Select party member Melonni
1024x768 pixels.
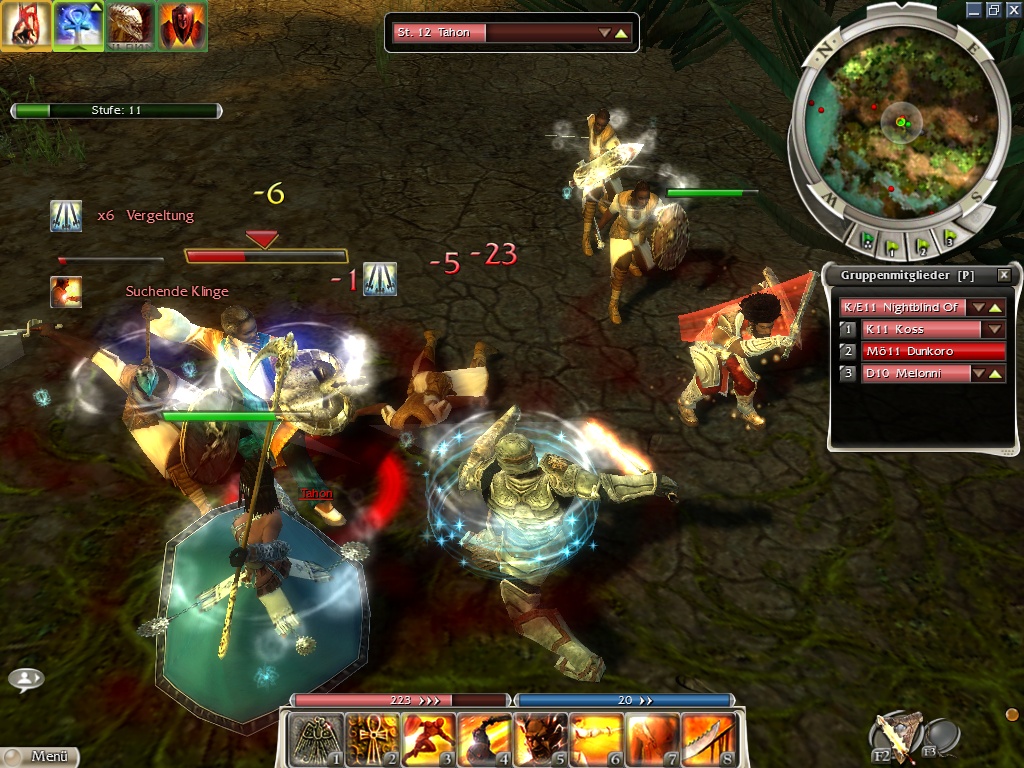coord(916,373)
